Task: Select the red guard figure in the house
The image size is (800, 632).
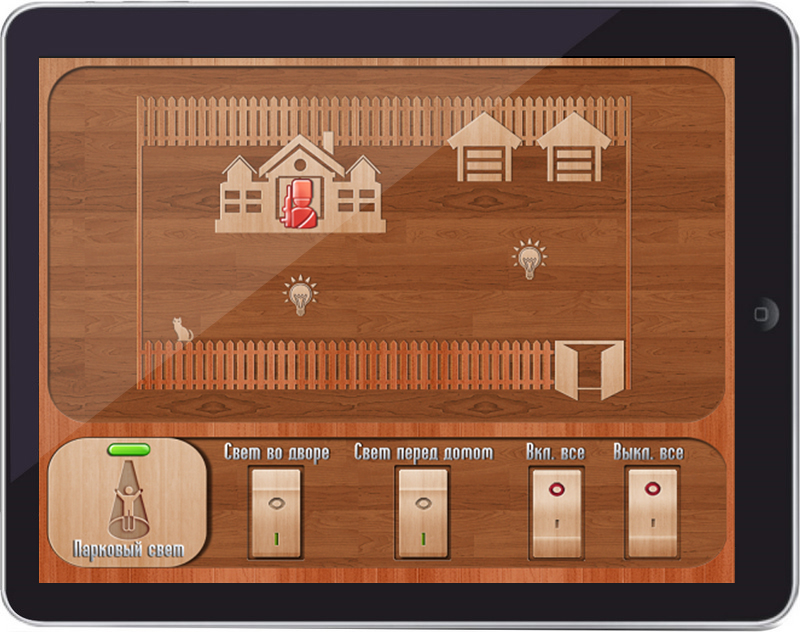Action: point(299,204)
